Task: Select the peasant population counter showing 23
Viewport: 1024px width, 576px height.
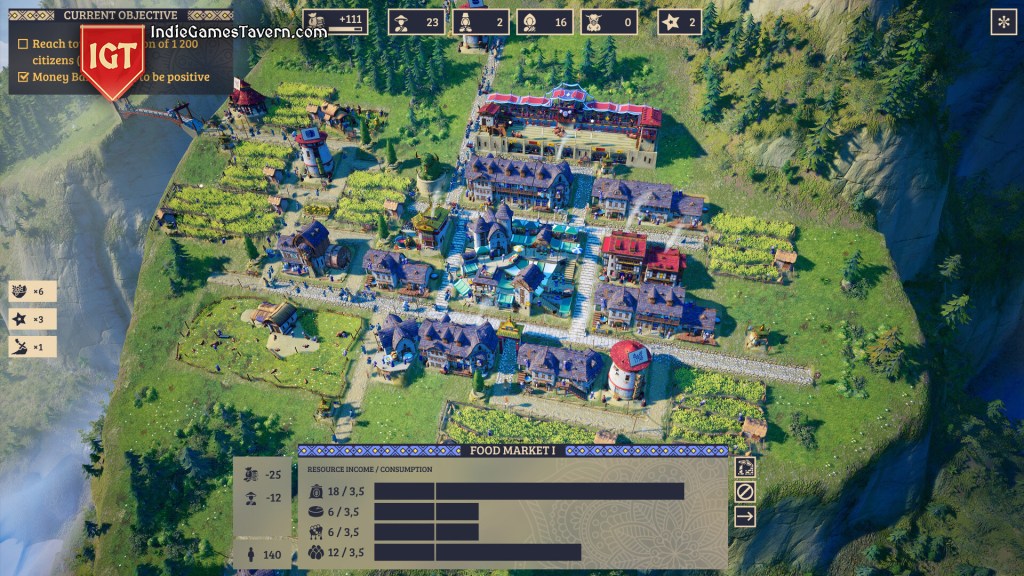Action: 417,22
